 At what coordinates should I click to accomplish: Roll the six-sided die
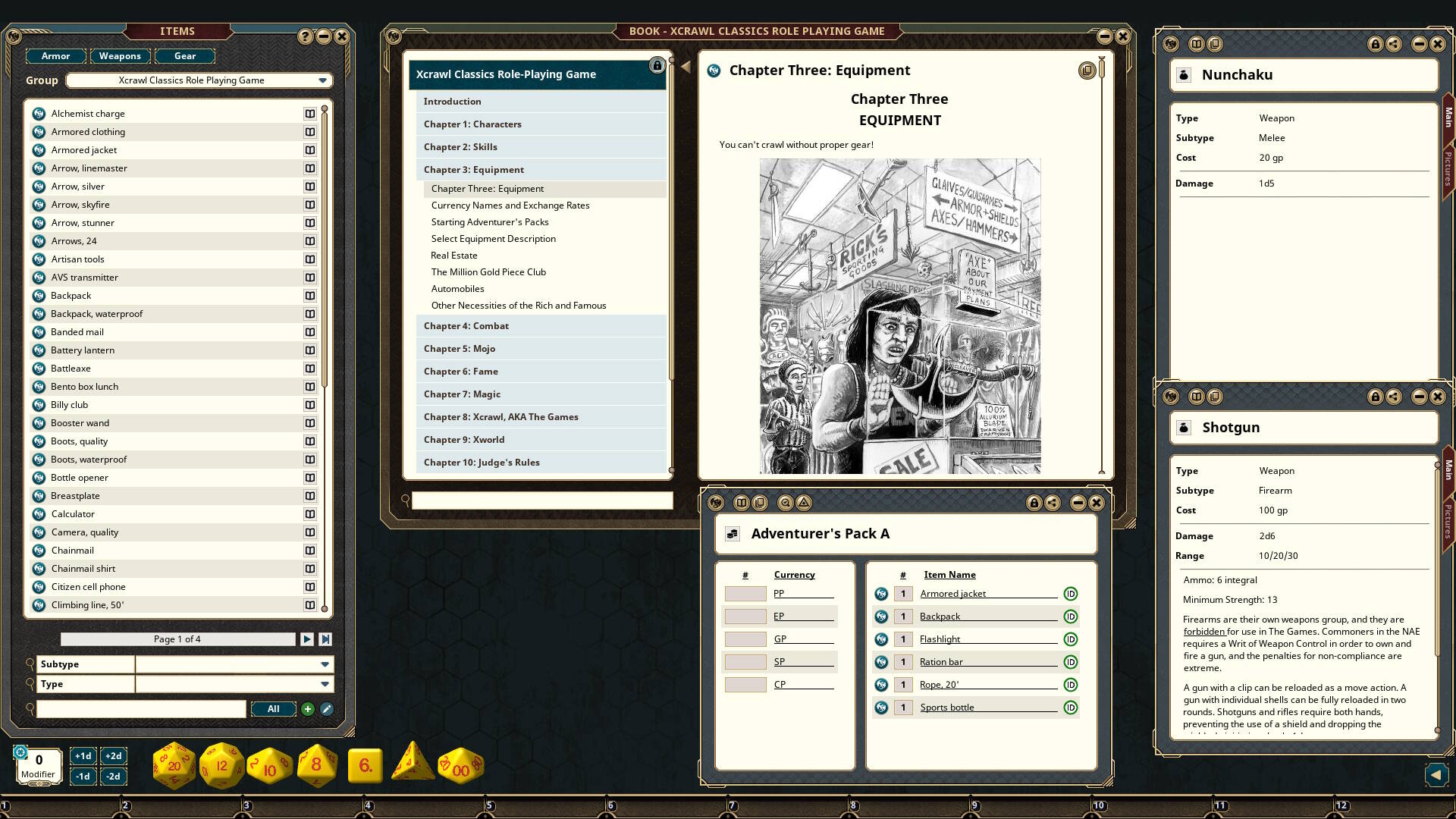[364, 766]
